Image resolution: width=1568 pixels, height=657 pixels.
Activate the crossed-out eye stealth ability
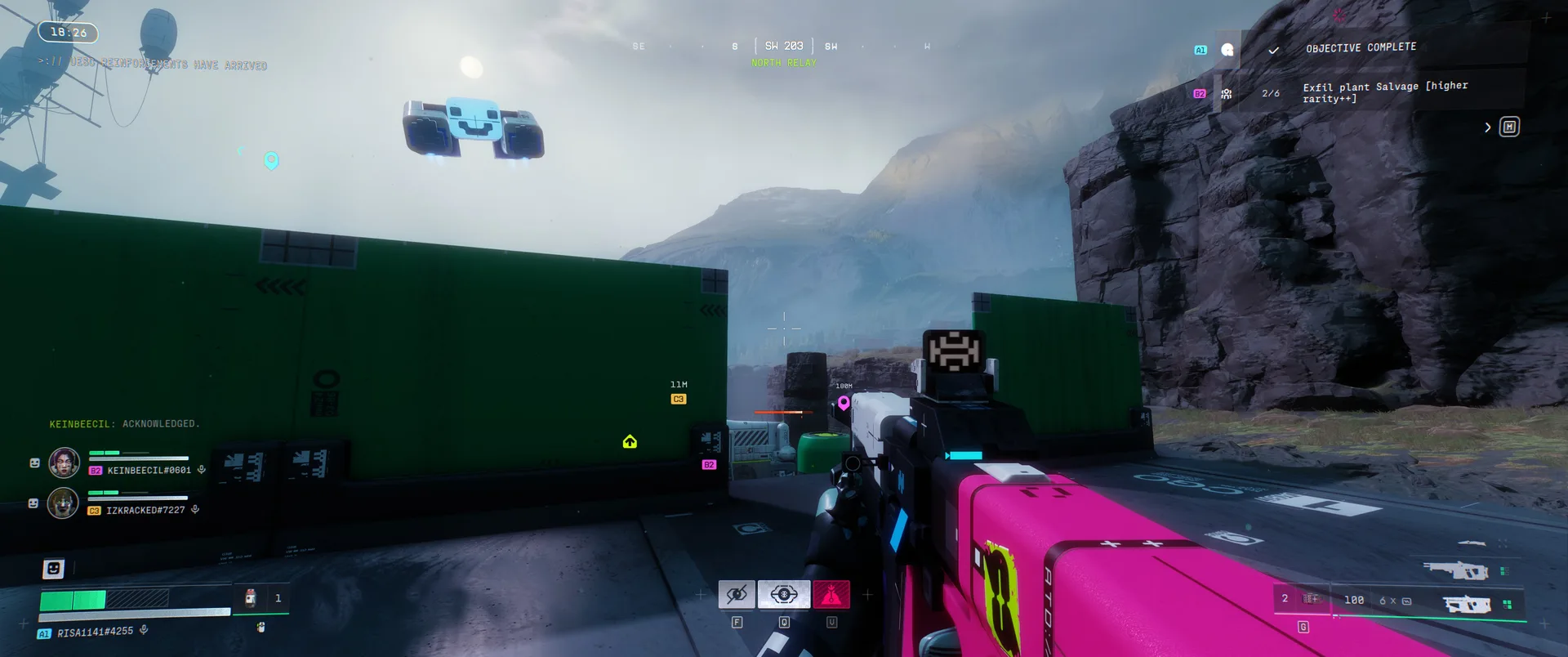737,595
